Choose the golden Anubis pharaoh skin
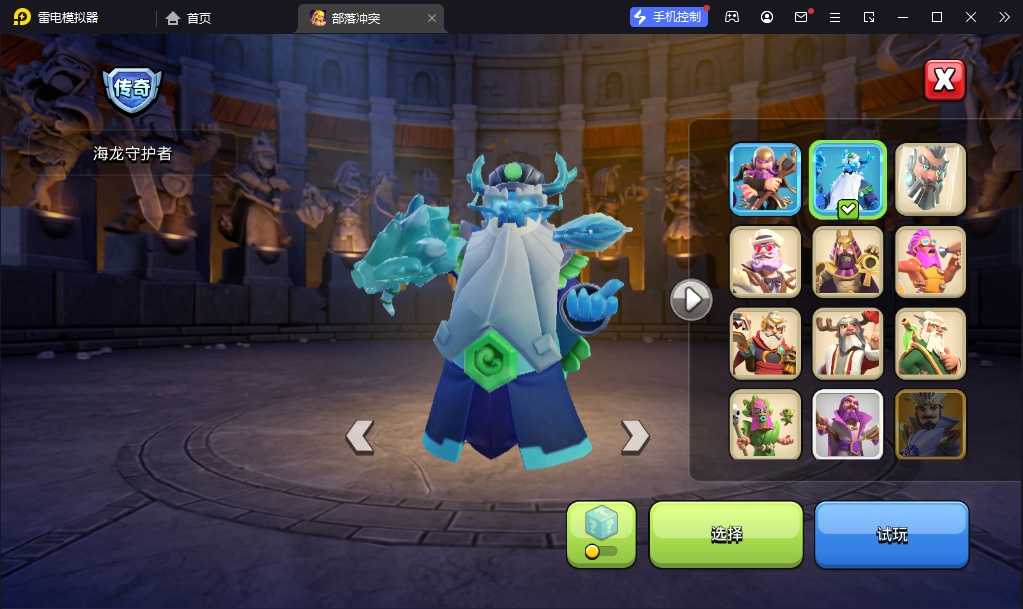This screenshot has width=1023, height=609. [x=848, y=262]
